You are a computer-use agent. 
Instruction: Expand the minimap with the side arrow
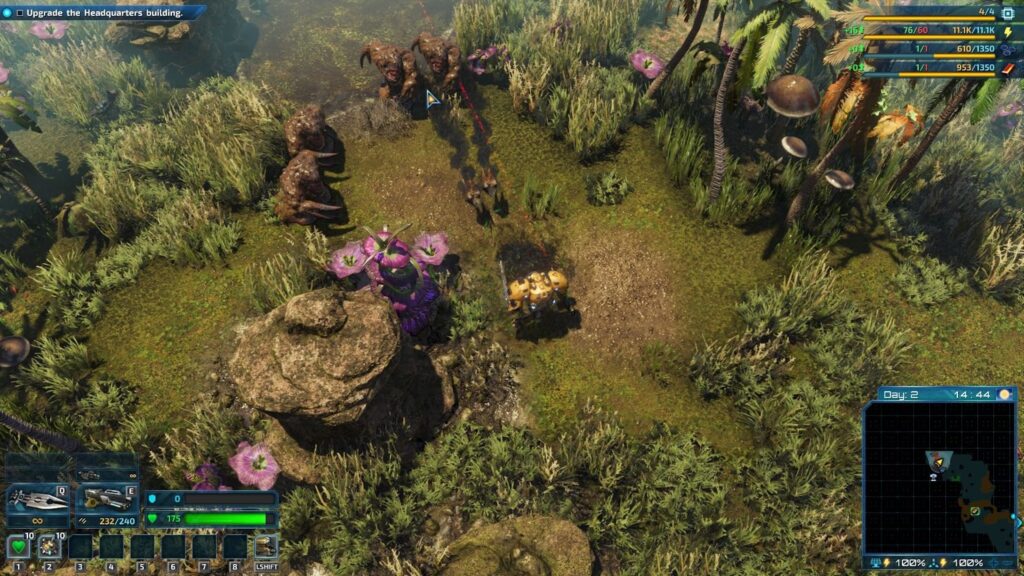[x=1017, y=521]
